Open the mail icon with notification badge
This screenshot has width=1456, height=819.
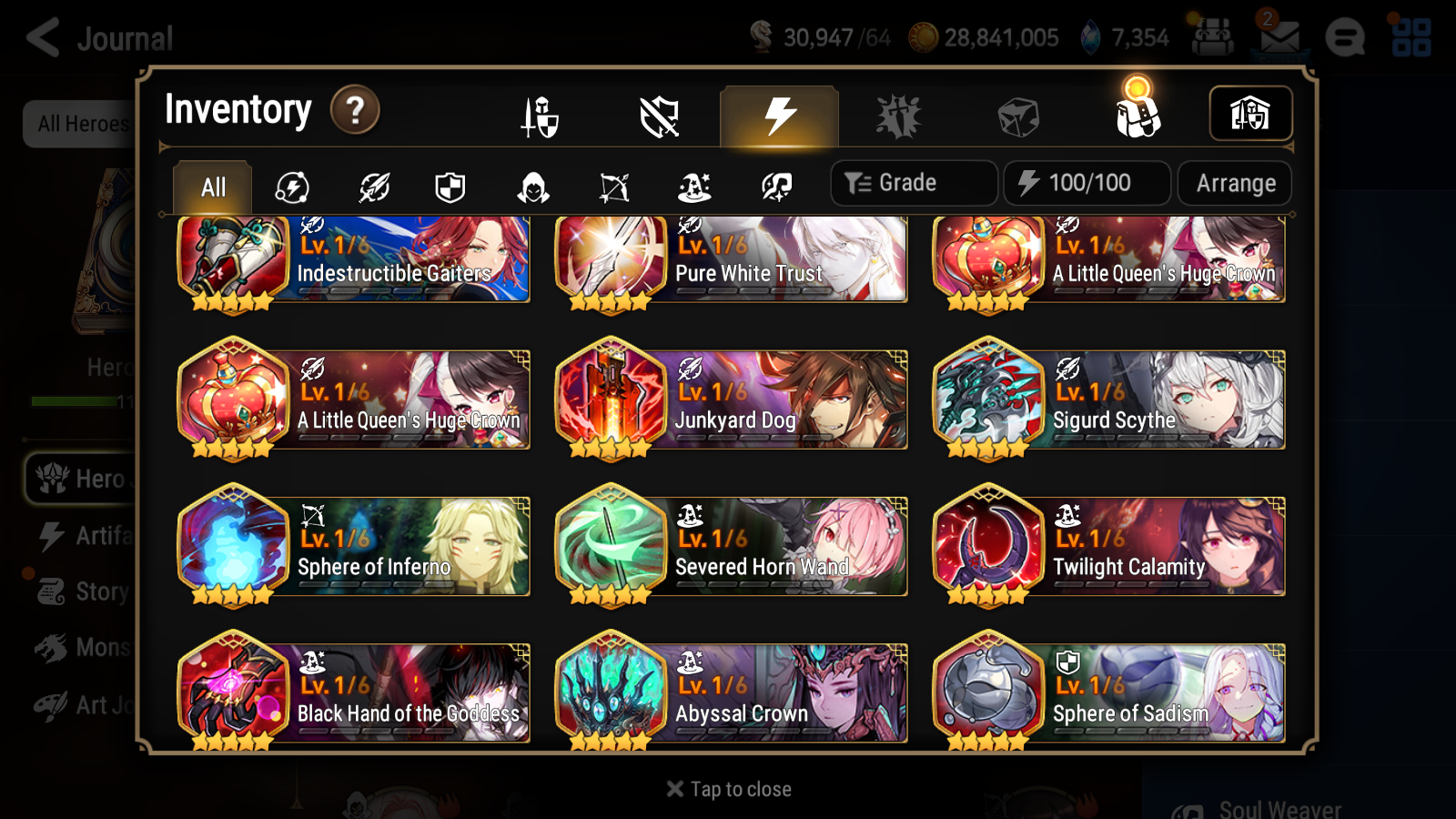(1278, 37)
